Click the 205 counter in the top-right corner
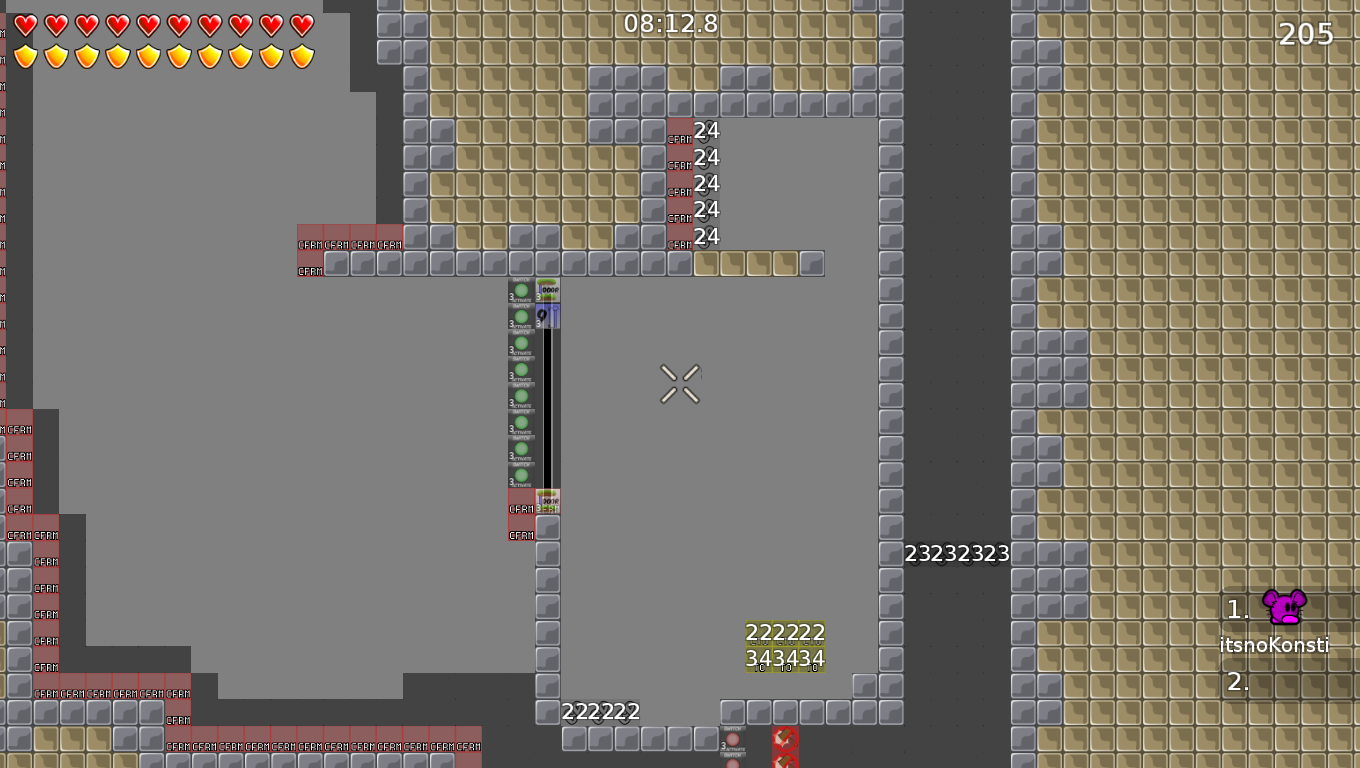 click(x=1307, y=34)
